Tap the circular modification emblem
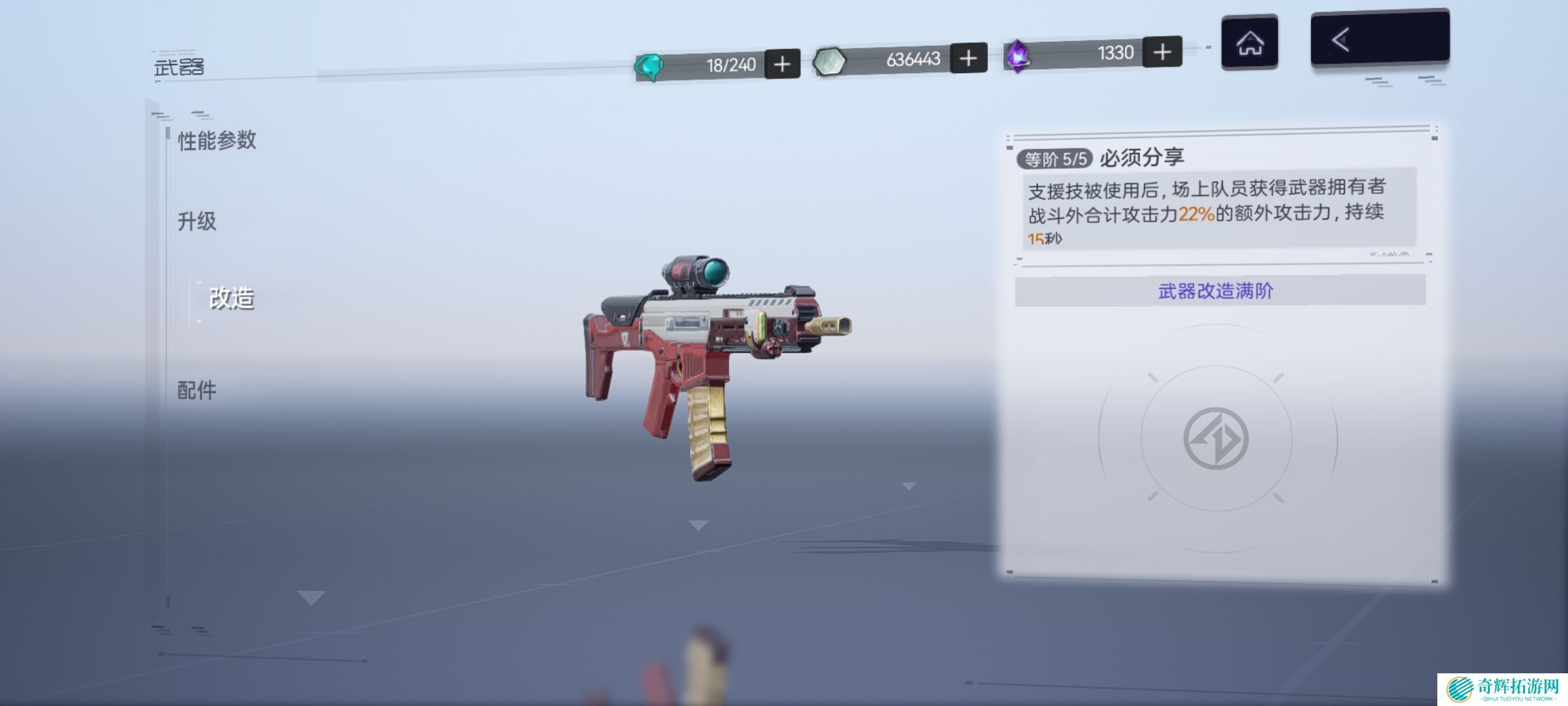This screenshot has width=1568, height=706. point(1216,439)
